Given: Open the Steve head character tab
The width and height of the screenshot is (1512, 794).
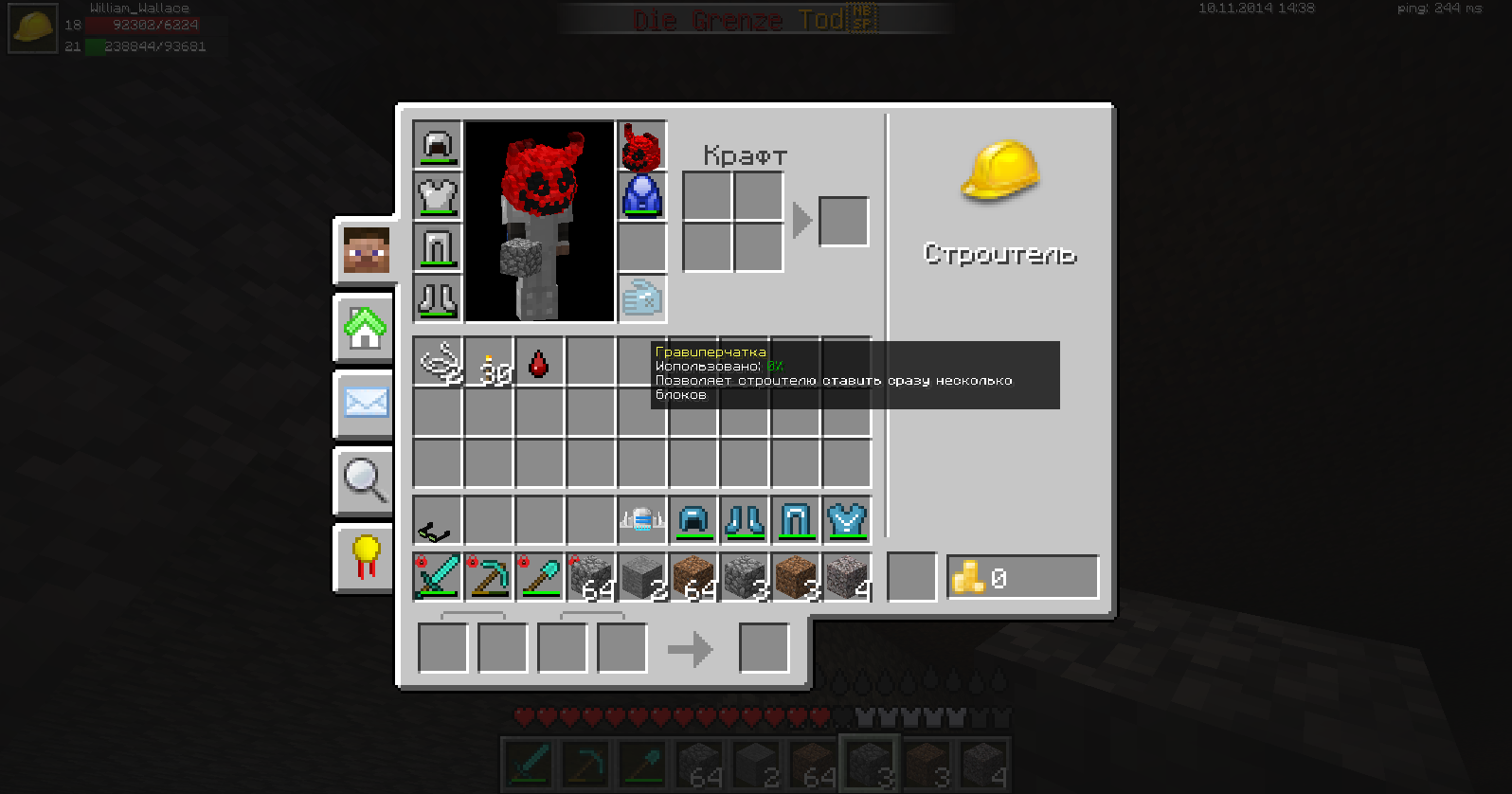Looking at the screenshot, I should pyautogui.click(x=366, y=250).
